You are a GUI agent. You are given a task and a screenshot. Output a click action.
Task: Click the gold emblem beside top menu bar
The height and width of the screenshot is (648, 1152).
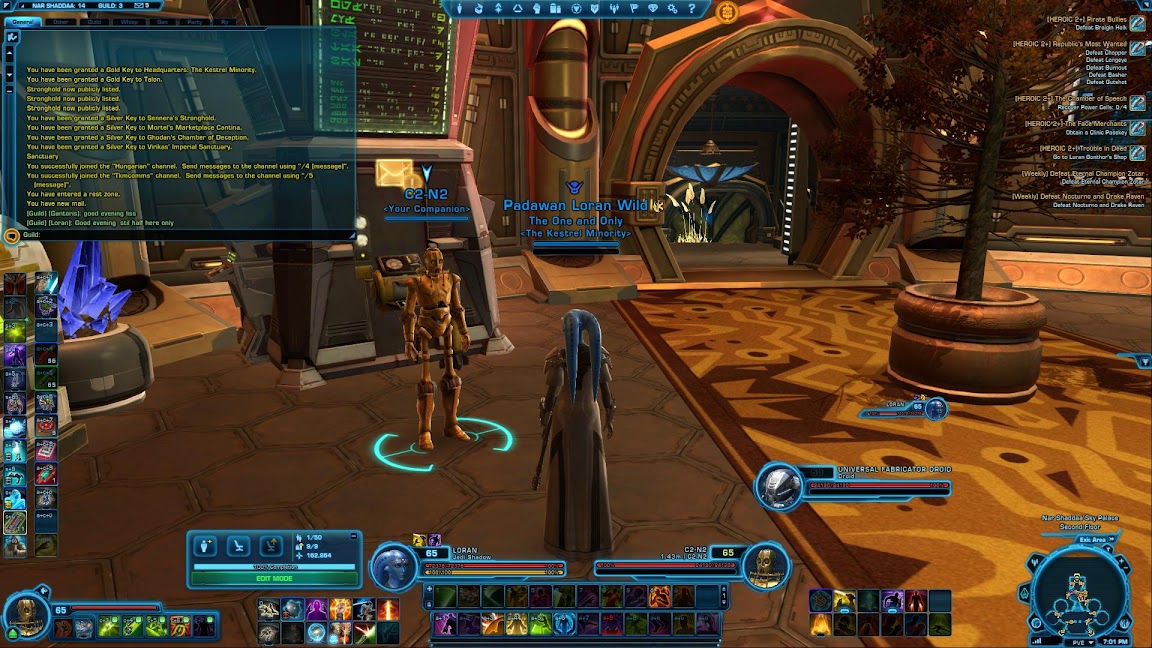point(727,12)
